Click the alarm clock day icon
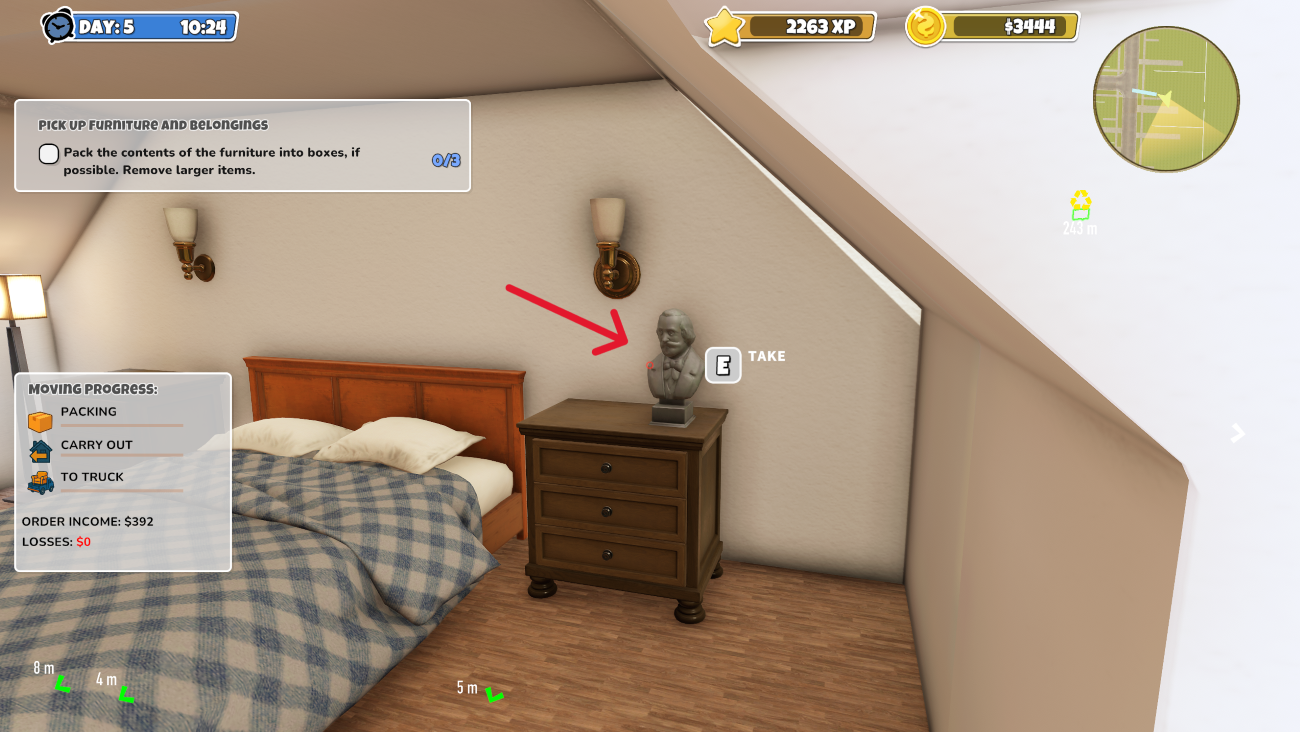Screen dimensions: 1300x732 pyautogui.click(x=58, y=27)
